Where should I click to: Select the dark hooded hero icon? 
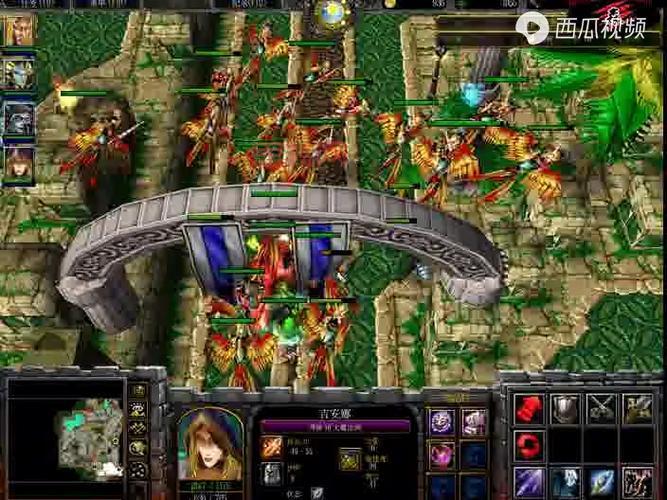18,118
